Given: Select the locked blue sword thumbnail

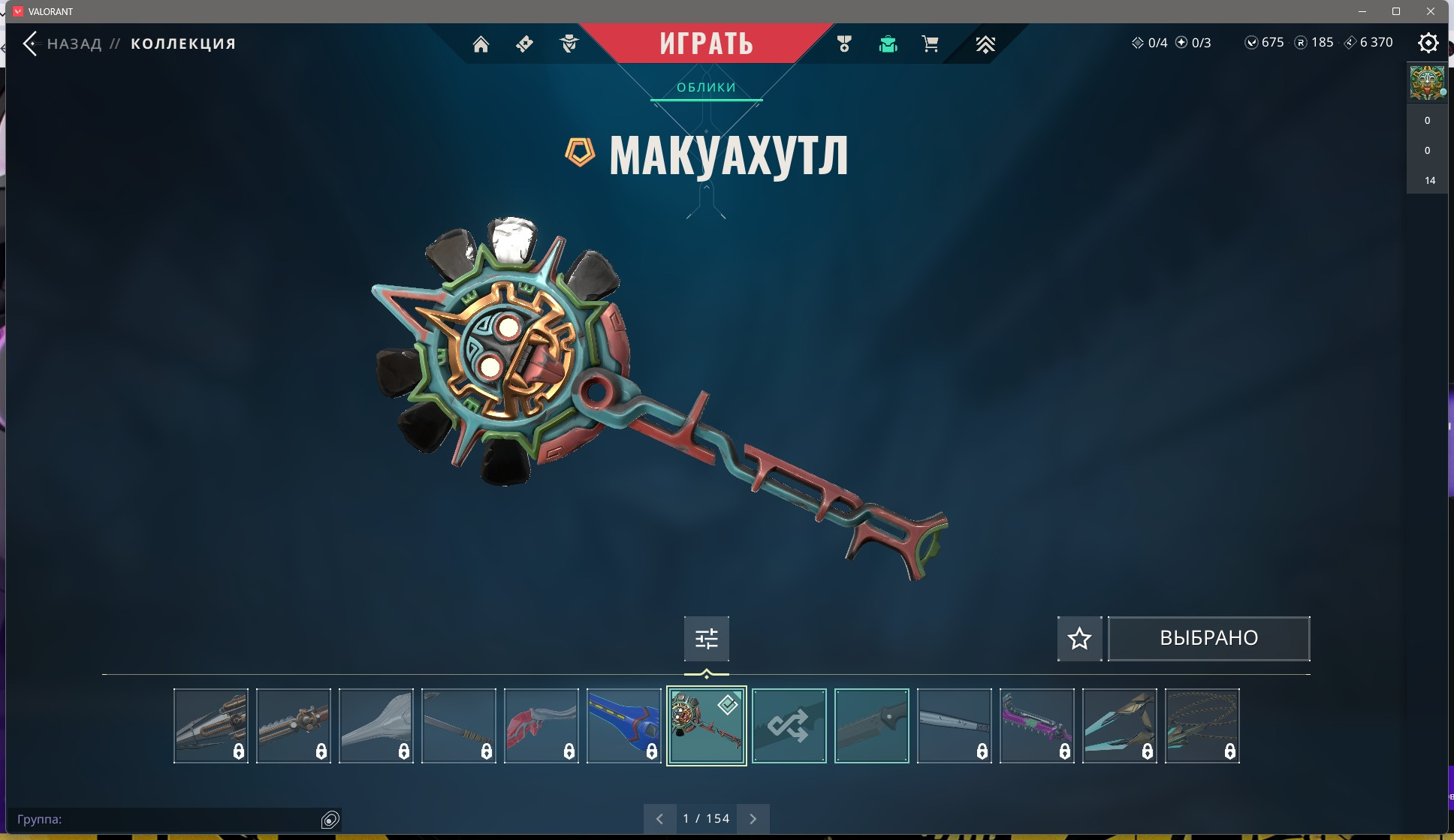Looking at the screenshot, I should 623,726.
